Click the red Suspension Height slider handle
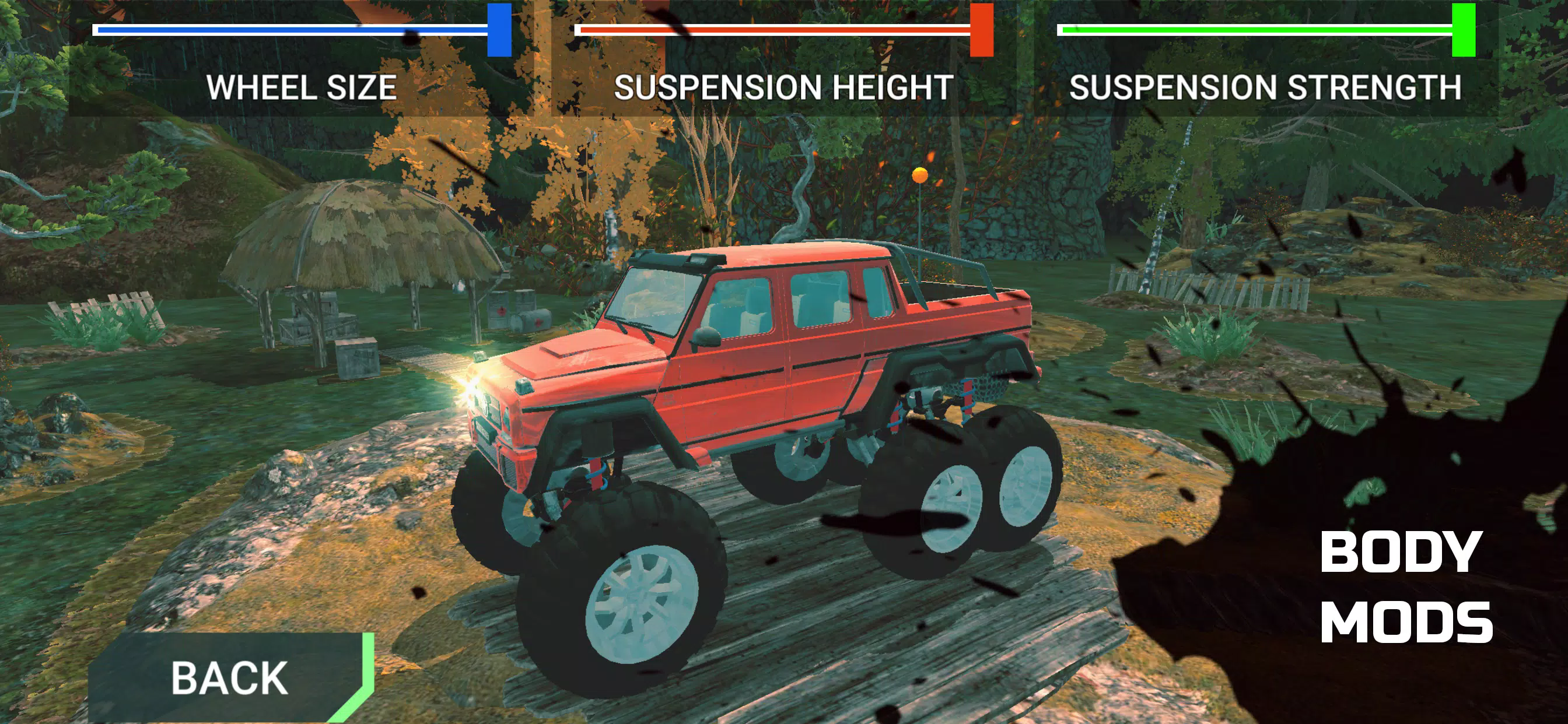Viewport: 1568px width, 724px height. click(x=981, y=30)
